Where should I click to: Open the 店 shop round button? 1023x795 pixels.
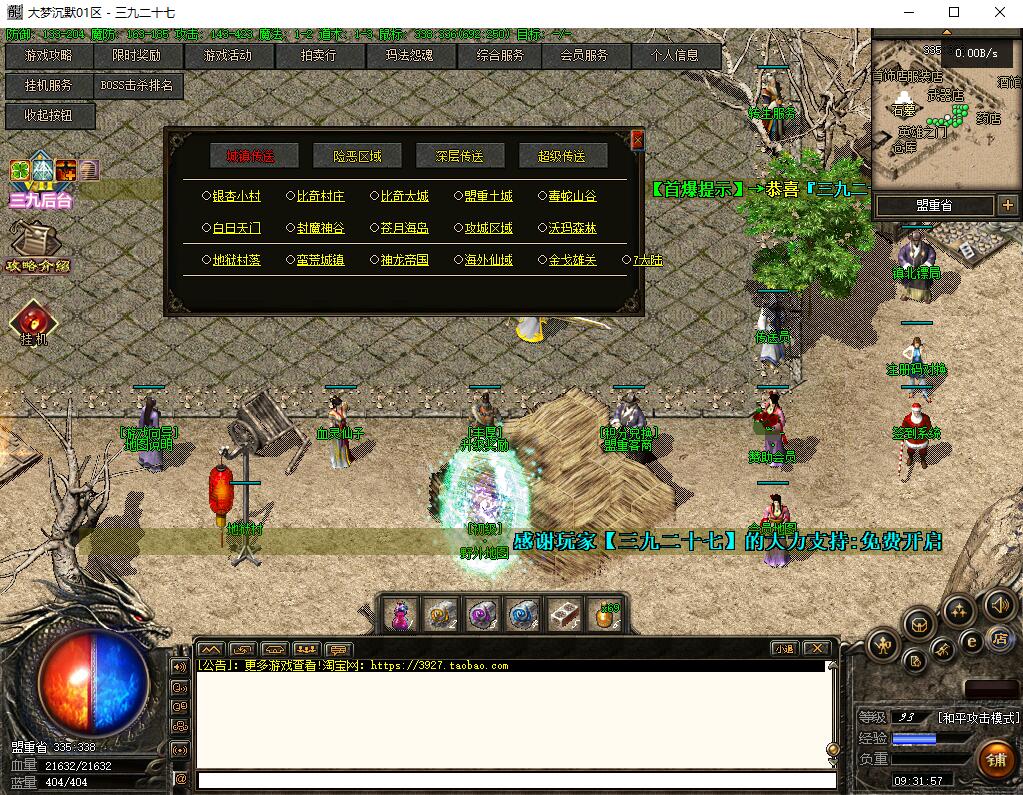(x=998, y=639)
